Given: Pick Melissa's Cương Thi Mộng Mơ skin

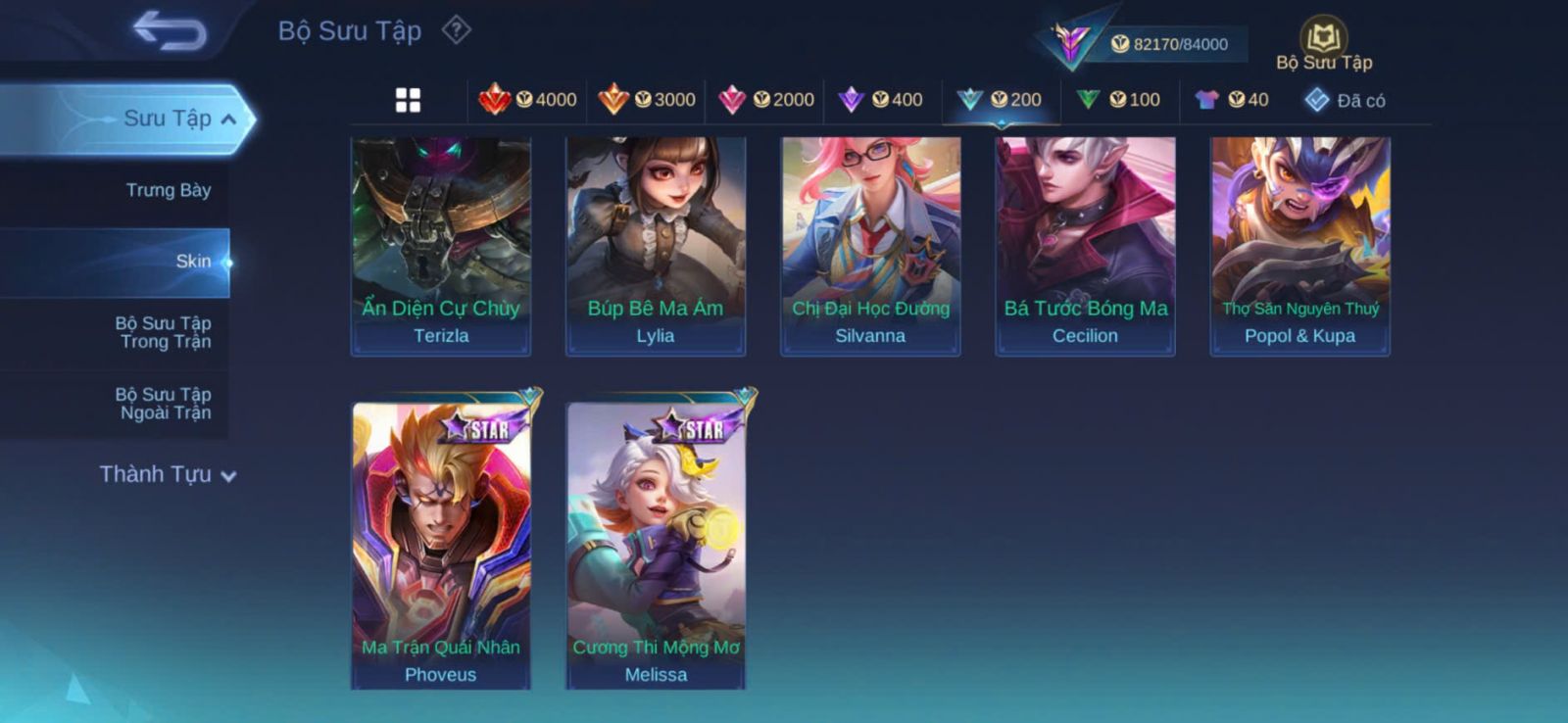Looking at the screenshot, I should click(656, 545).
